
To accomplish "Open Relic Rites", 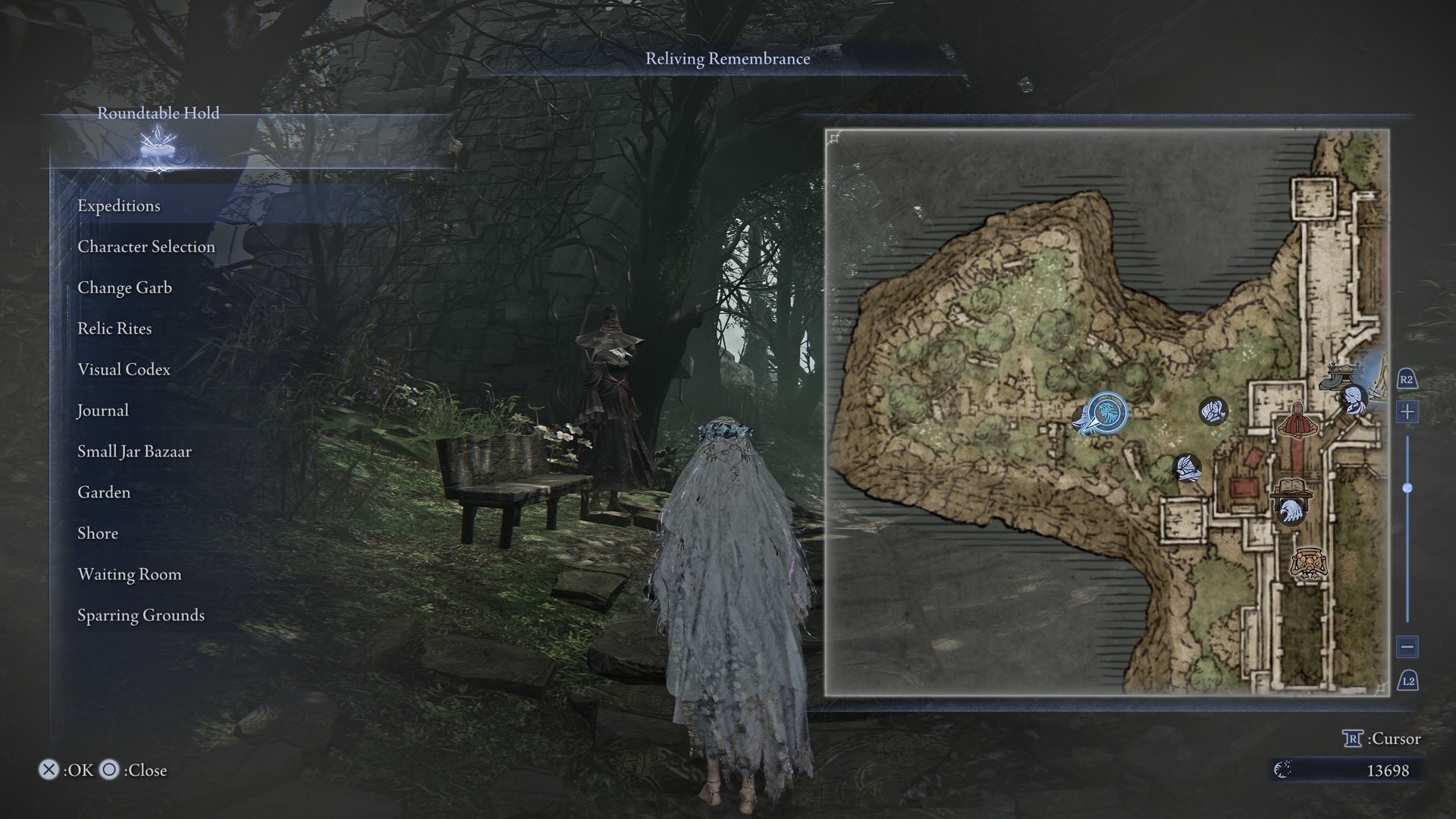I will [x=115, y=329].
